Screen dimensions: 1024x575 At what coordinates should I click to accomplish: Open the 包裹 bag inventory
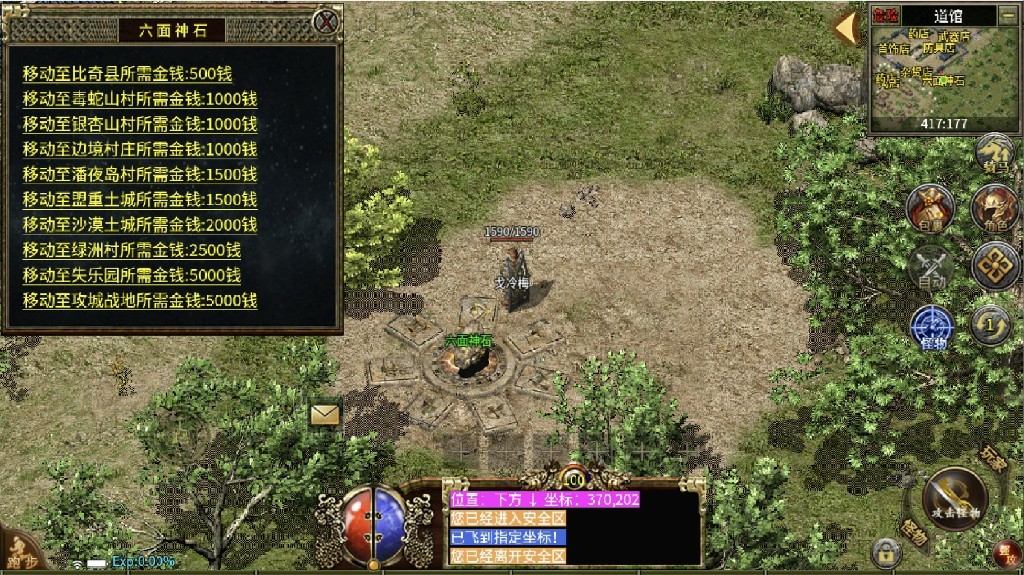(x=929, y=207)
